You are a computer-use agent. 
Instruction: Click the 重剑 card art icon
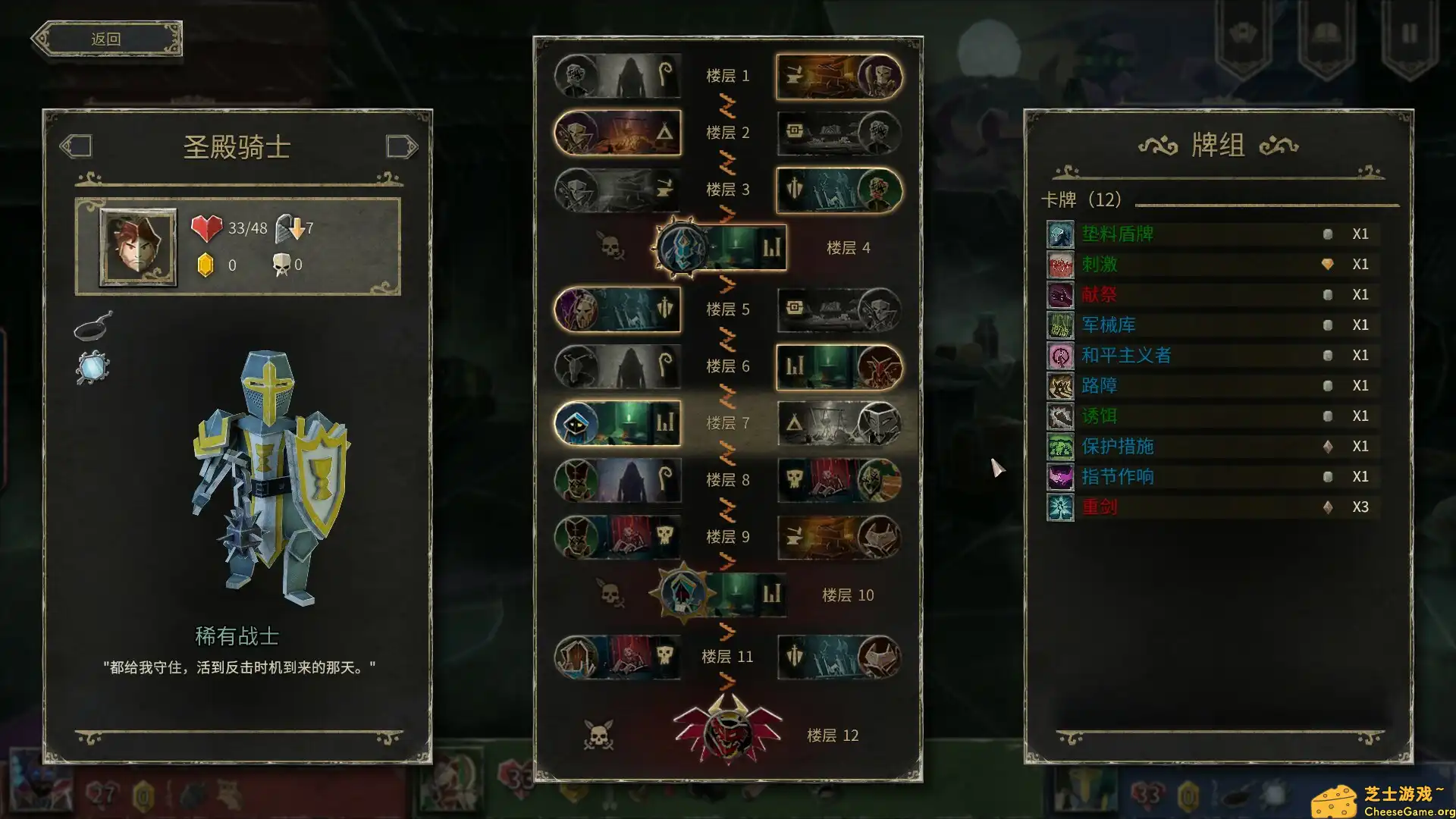1060,507
